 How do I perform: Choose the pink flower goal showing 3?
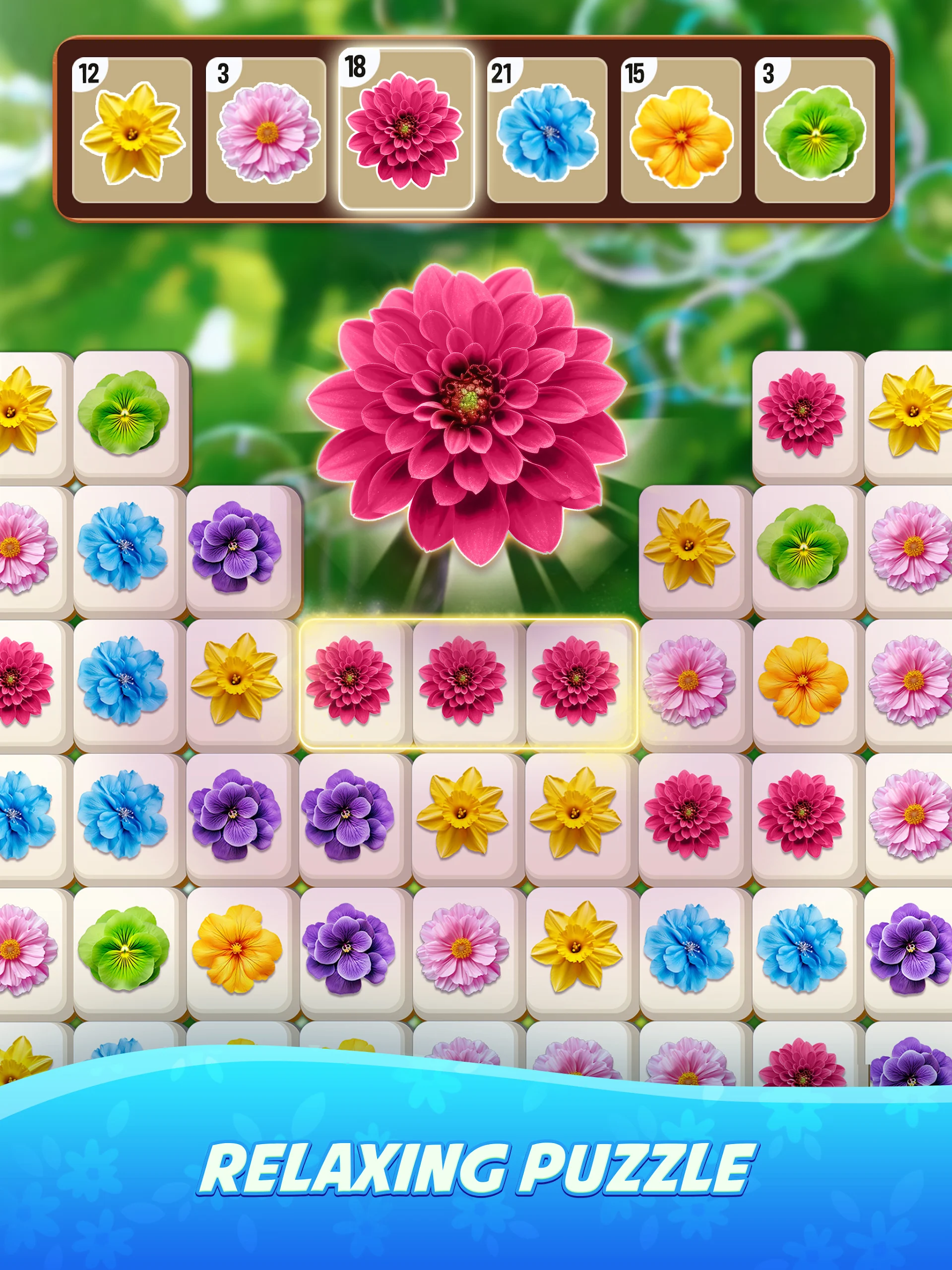266,130
